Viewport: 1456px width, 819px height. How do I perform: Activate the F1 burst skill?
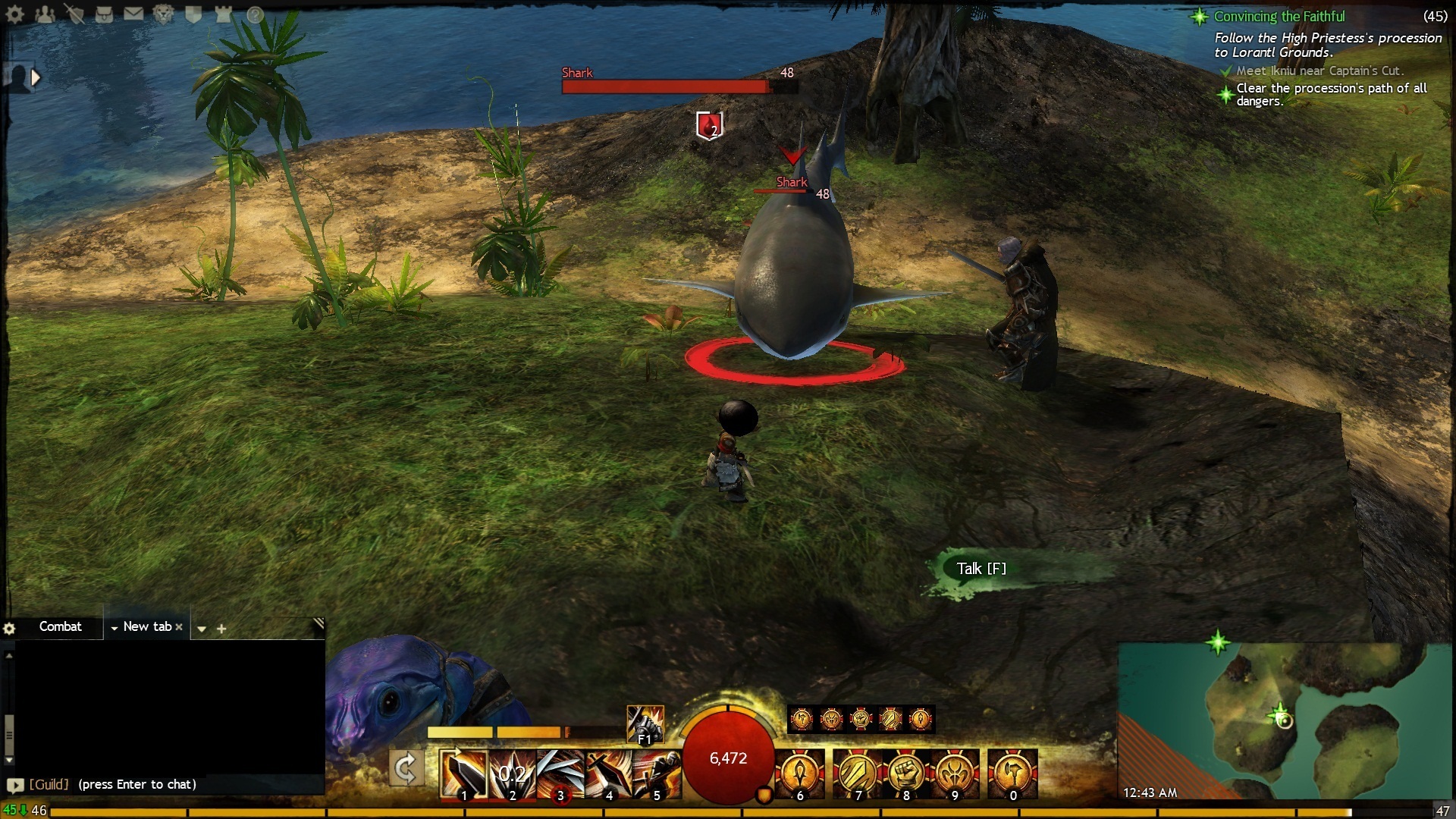[645, 723]
